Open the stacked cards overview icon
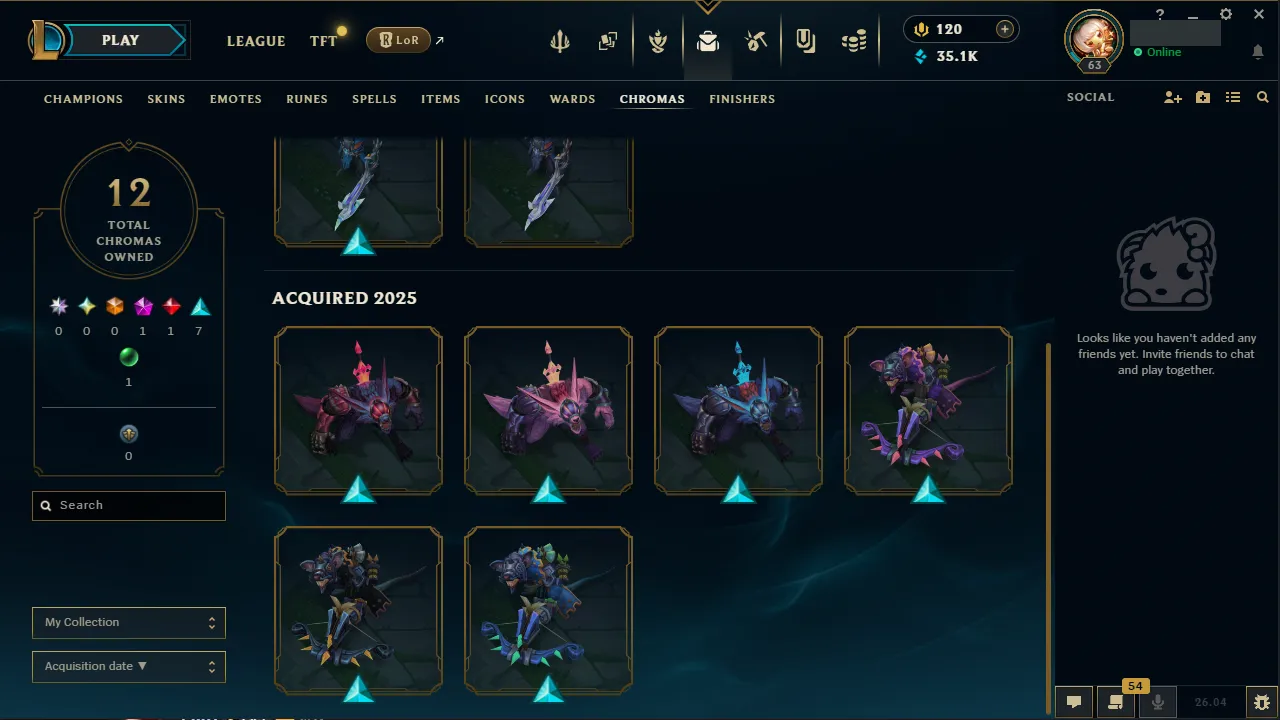This screenshot has width=1280, height=720. coord(607,41)
